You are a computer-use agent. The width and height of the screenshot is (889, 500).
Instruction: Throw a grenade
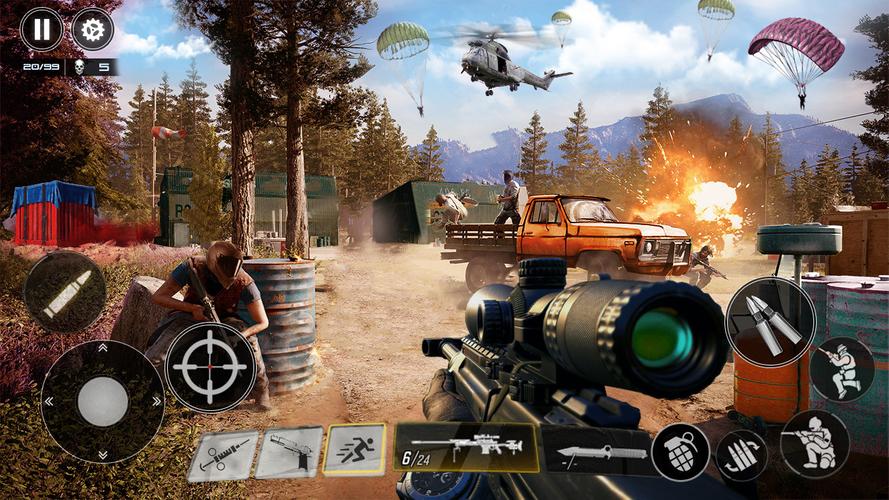tap(681, 452)
